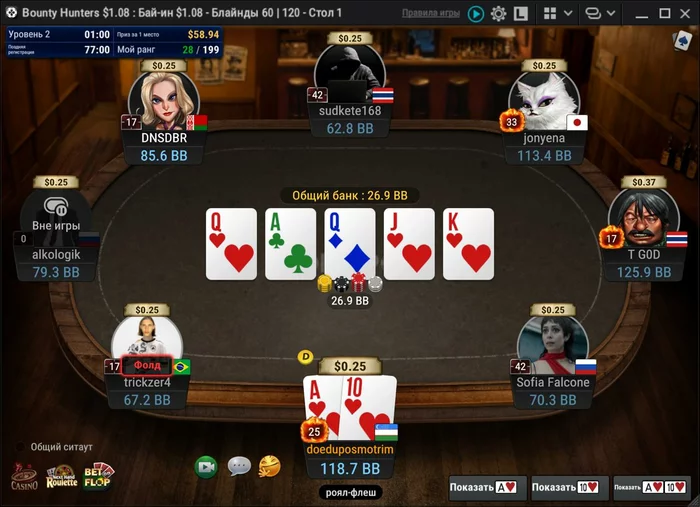The height and width of the screenshot is (507, 700).
Task: Open the laughing emoji reactions
Action: point(269,466)
